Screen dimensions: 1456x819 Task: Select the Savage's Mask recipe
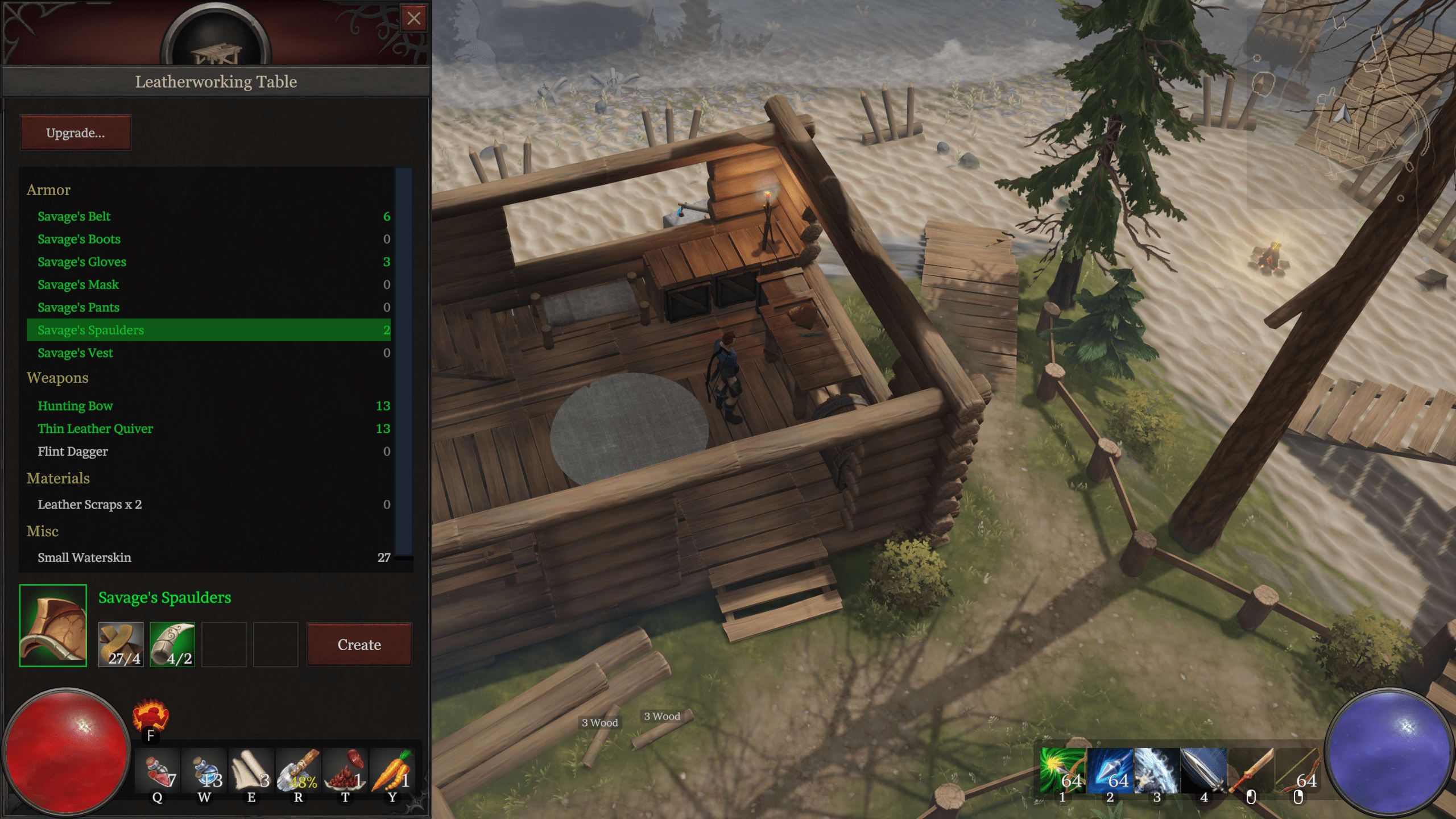(x=78, y=284)
